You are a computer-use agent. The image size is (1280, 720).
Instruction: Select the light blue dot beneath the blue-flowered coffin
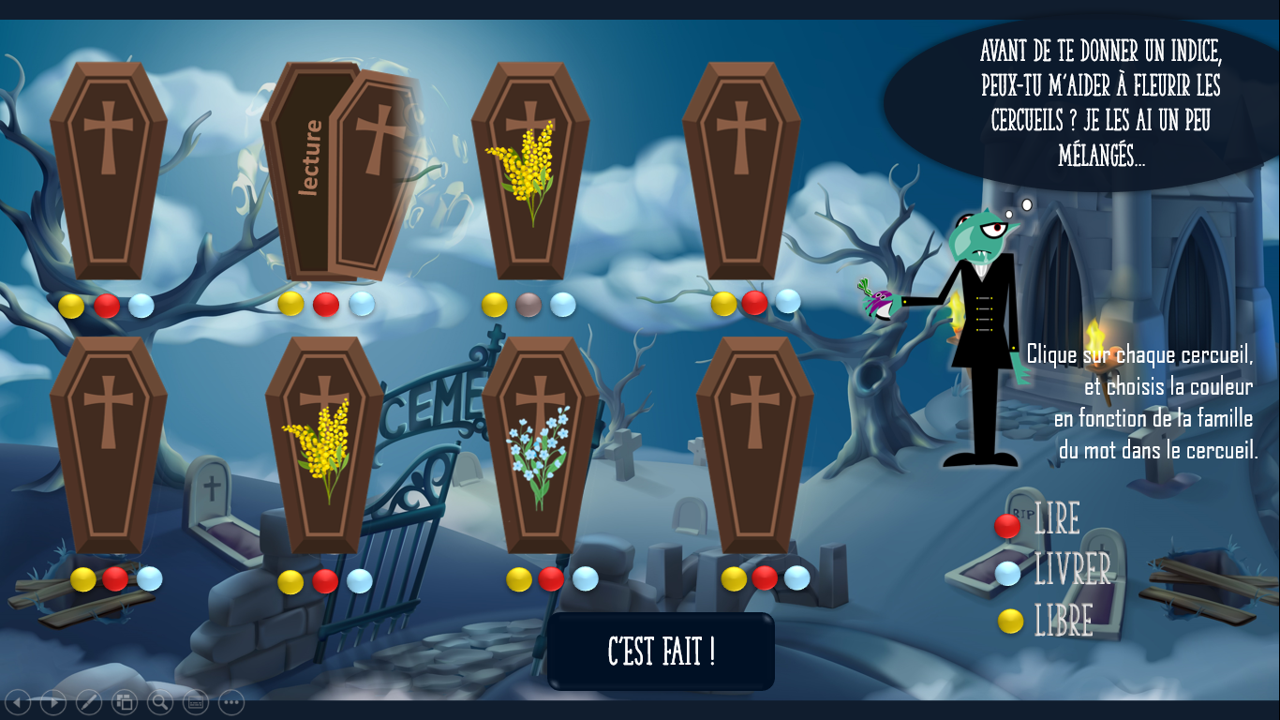(x=585, y=579)
